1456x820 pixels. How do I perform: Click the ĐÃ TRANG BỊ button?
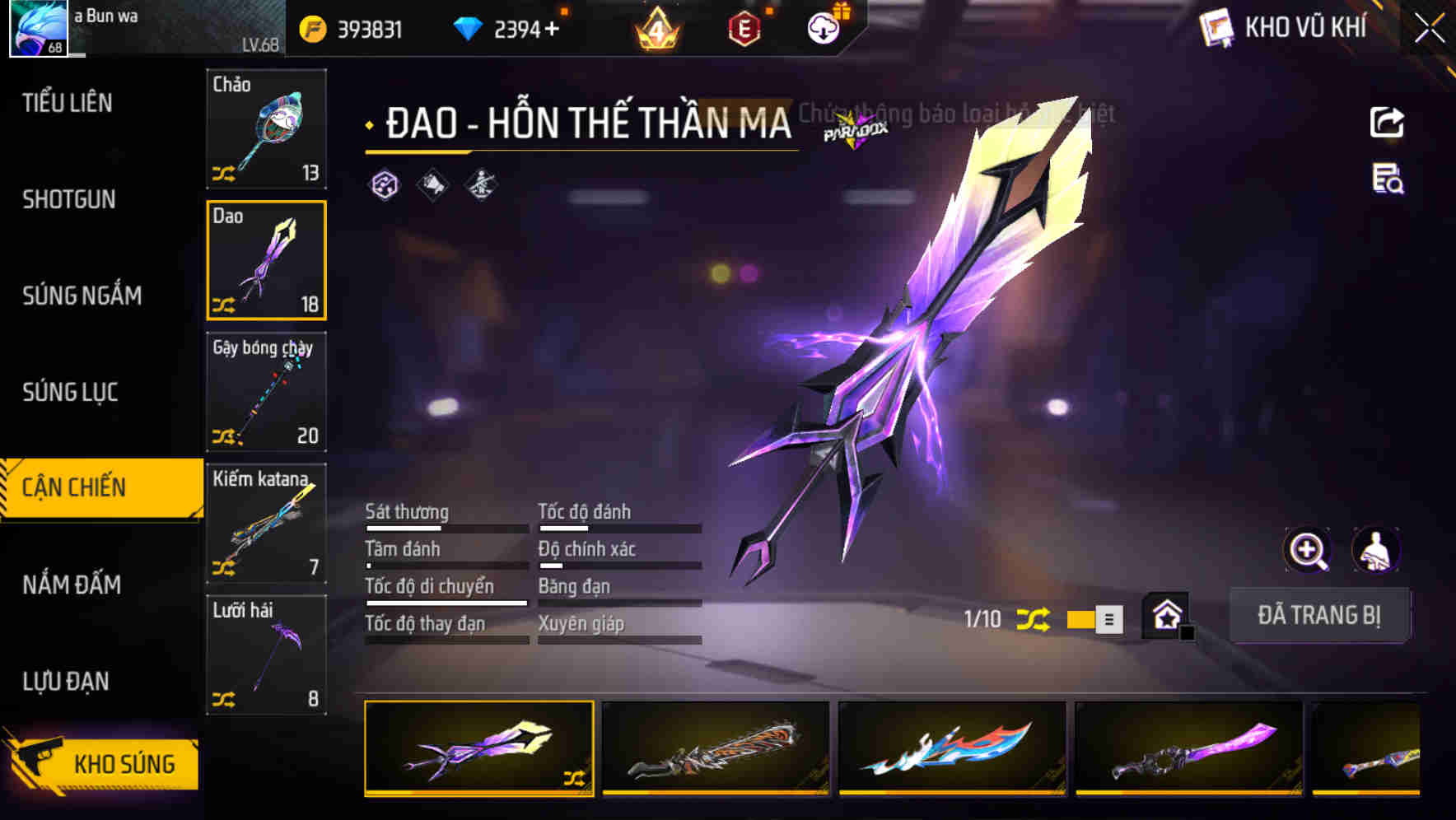coord(1320,615)
